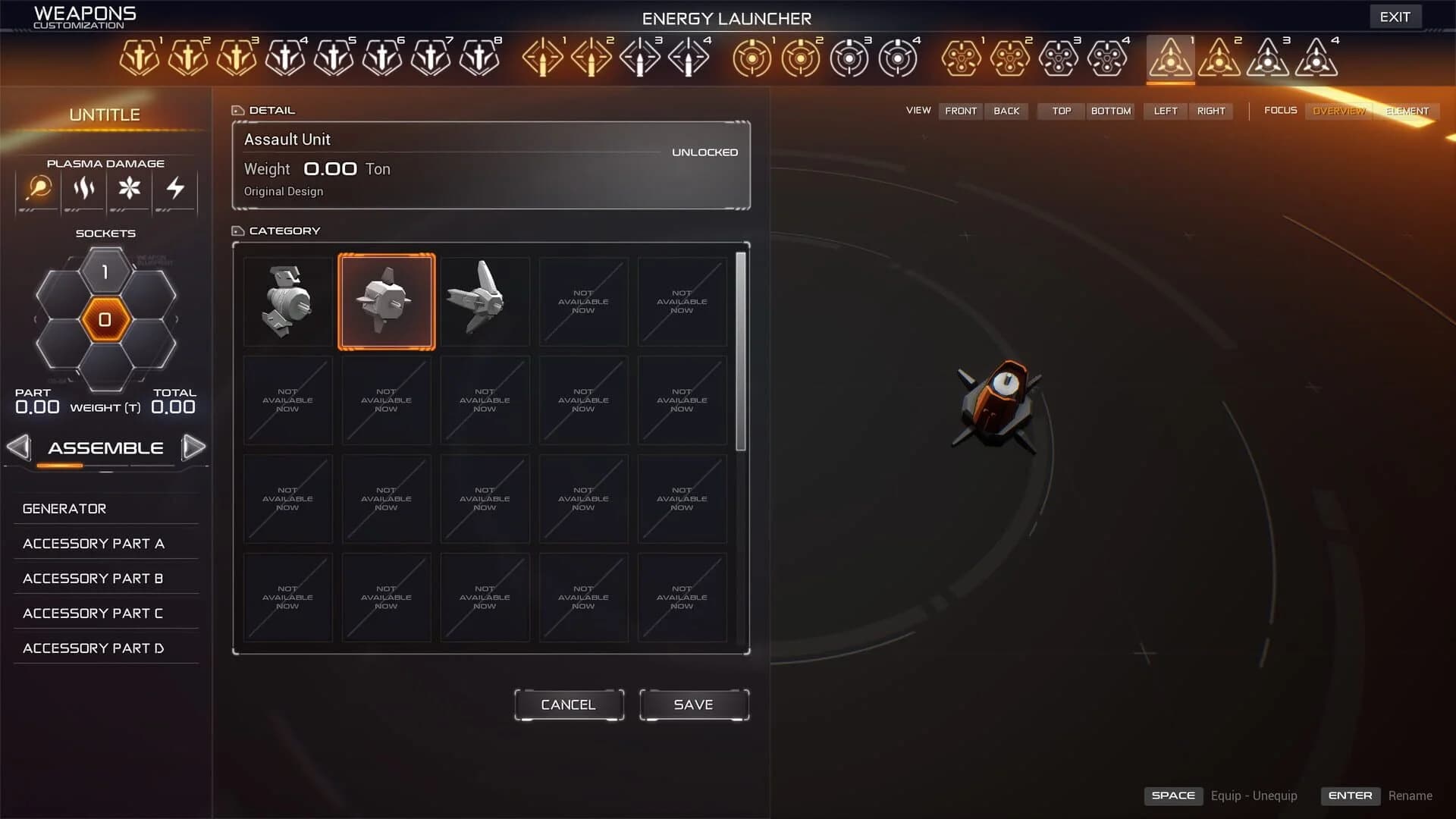1456x819 pixels.
Task: Select the winged unit thumbnail
Action: (485, 301)
